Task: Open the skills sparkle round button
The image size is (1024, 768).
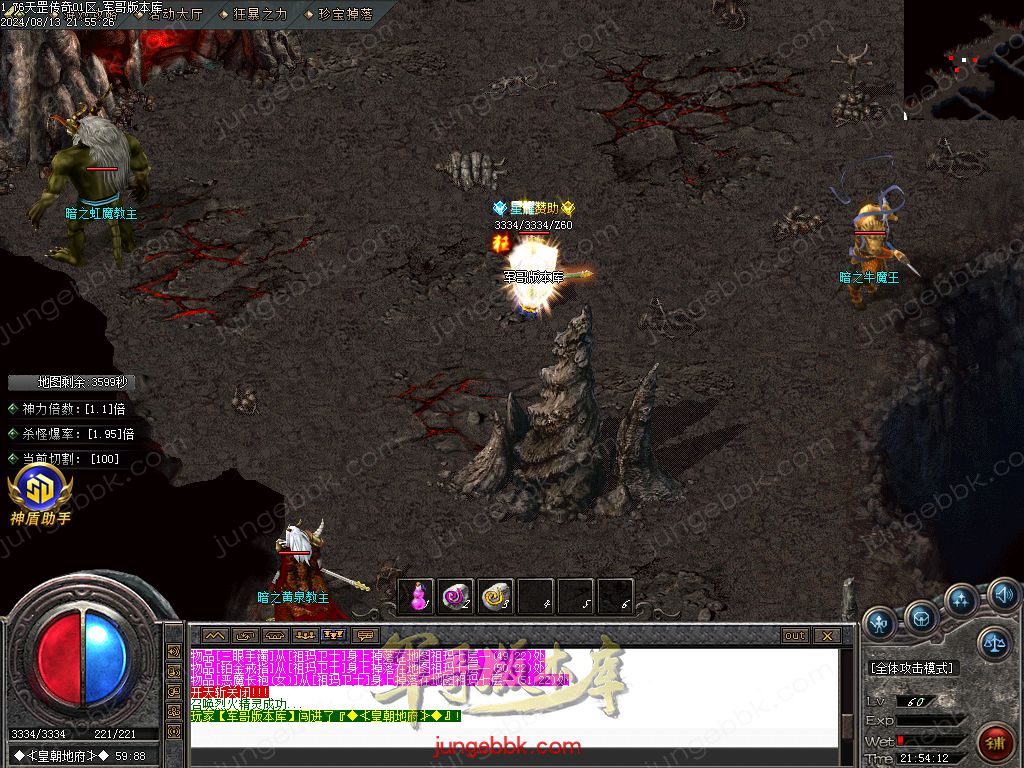Action: coord(961,601)
